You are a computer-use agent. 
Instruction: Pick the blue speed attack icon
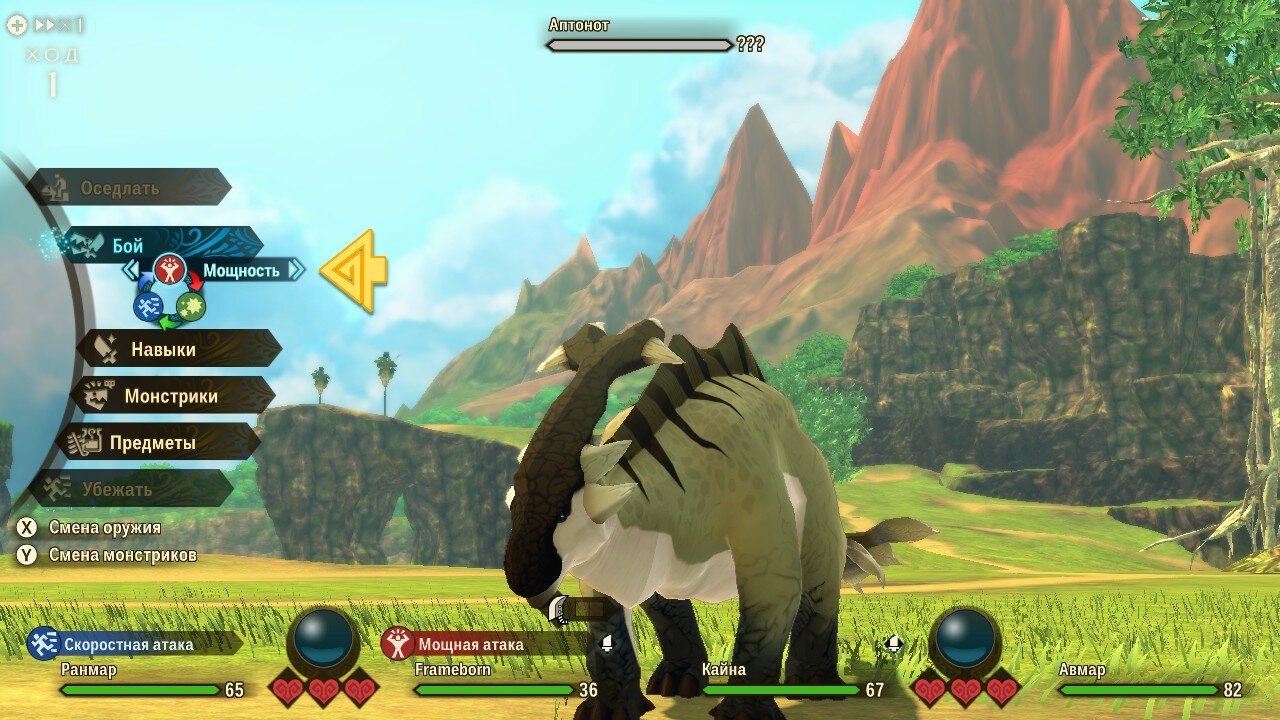click(148, 306)
